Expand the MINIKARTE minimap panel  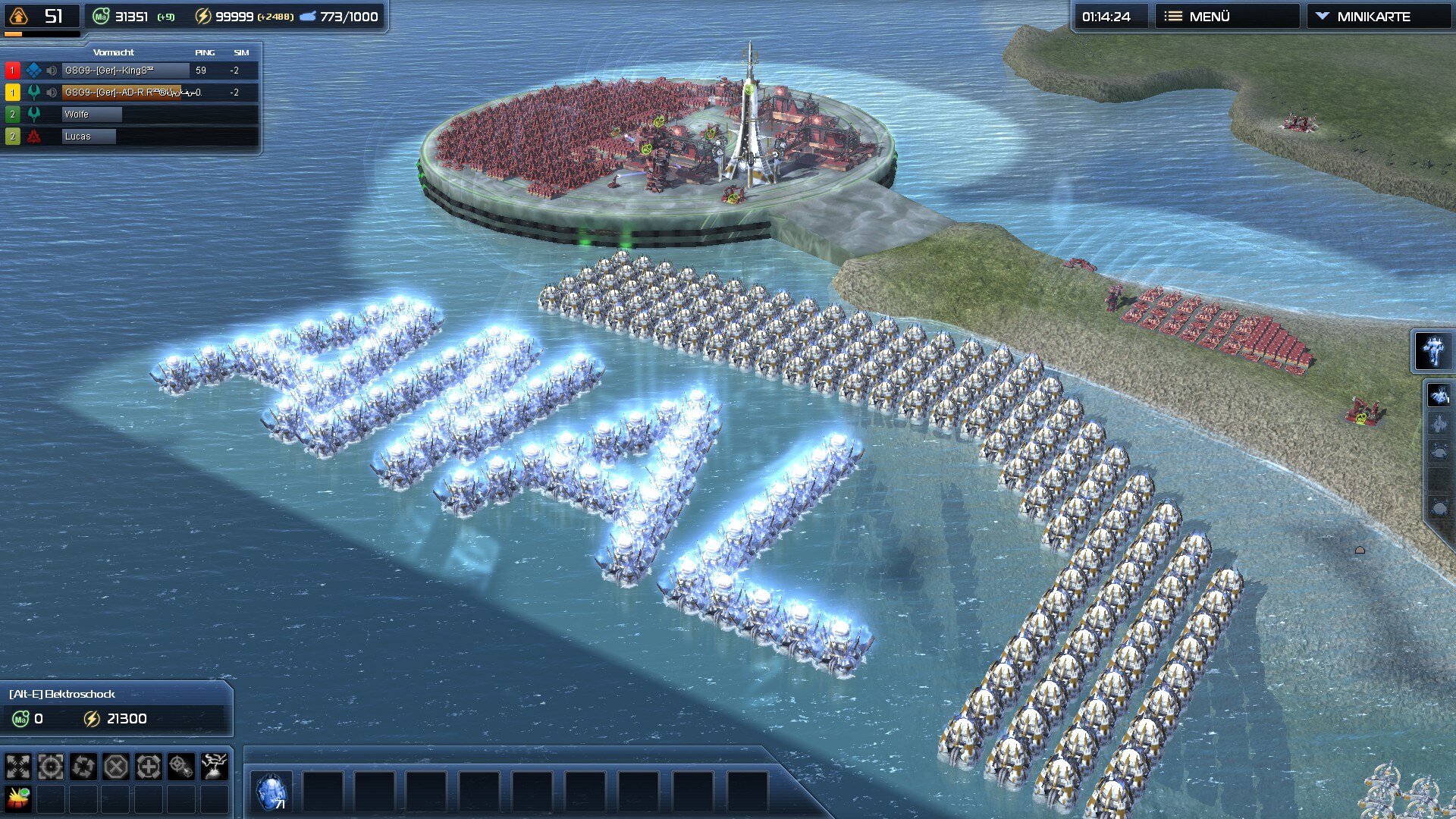point(1373,17)
